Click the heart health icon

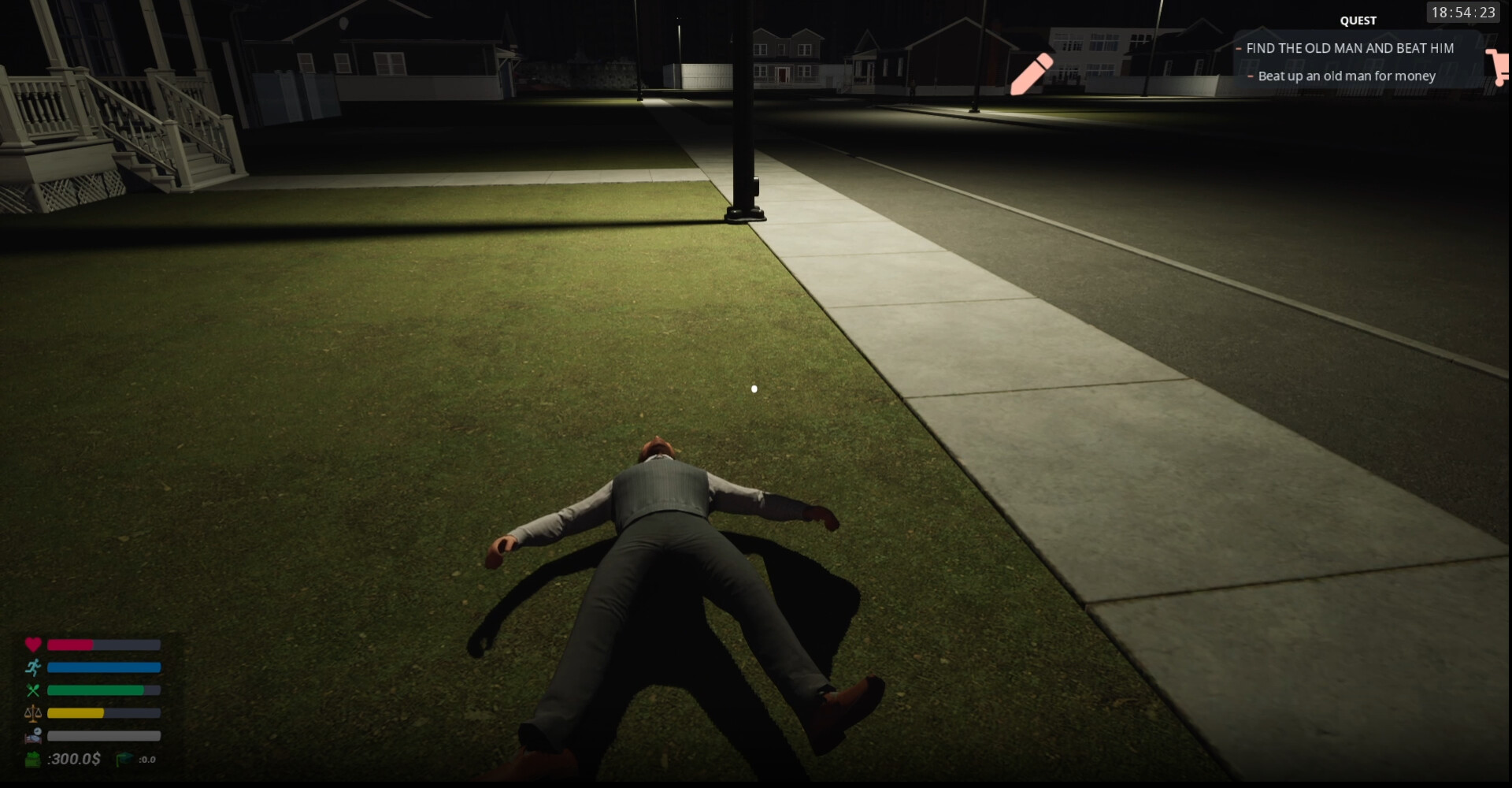tap(33, 645)
